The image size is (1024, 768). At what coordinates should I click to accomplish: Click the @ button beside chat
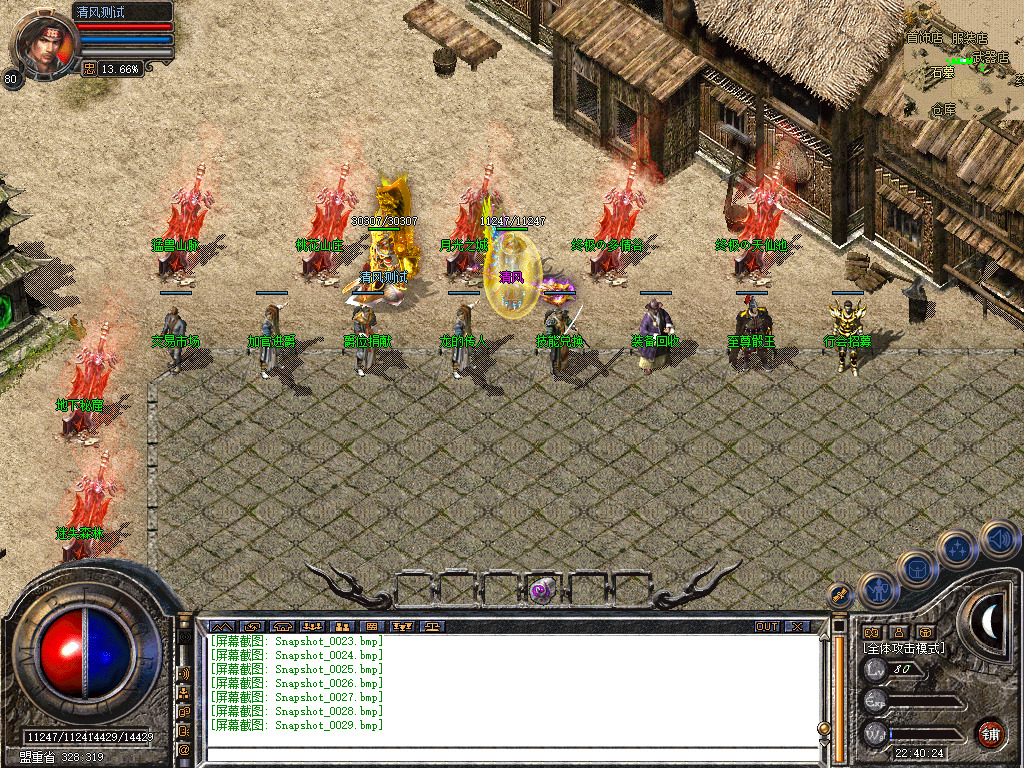point(184,748)
